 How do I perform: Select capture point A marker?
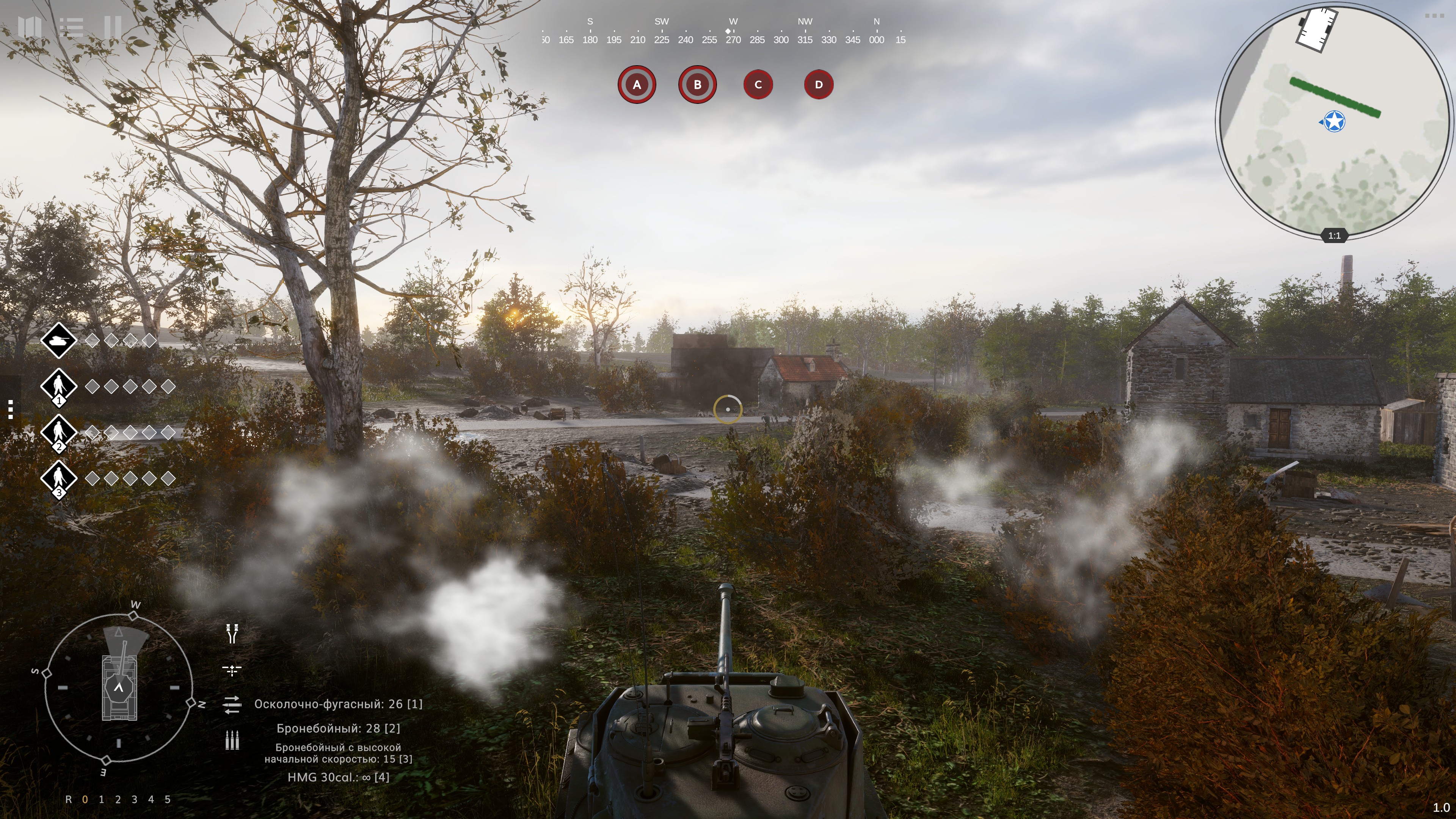637,85
